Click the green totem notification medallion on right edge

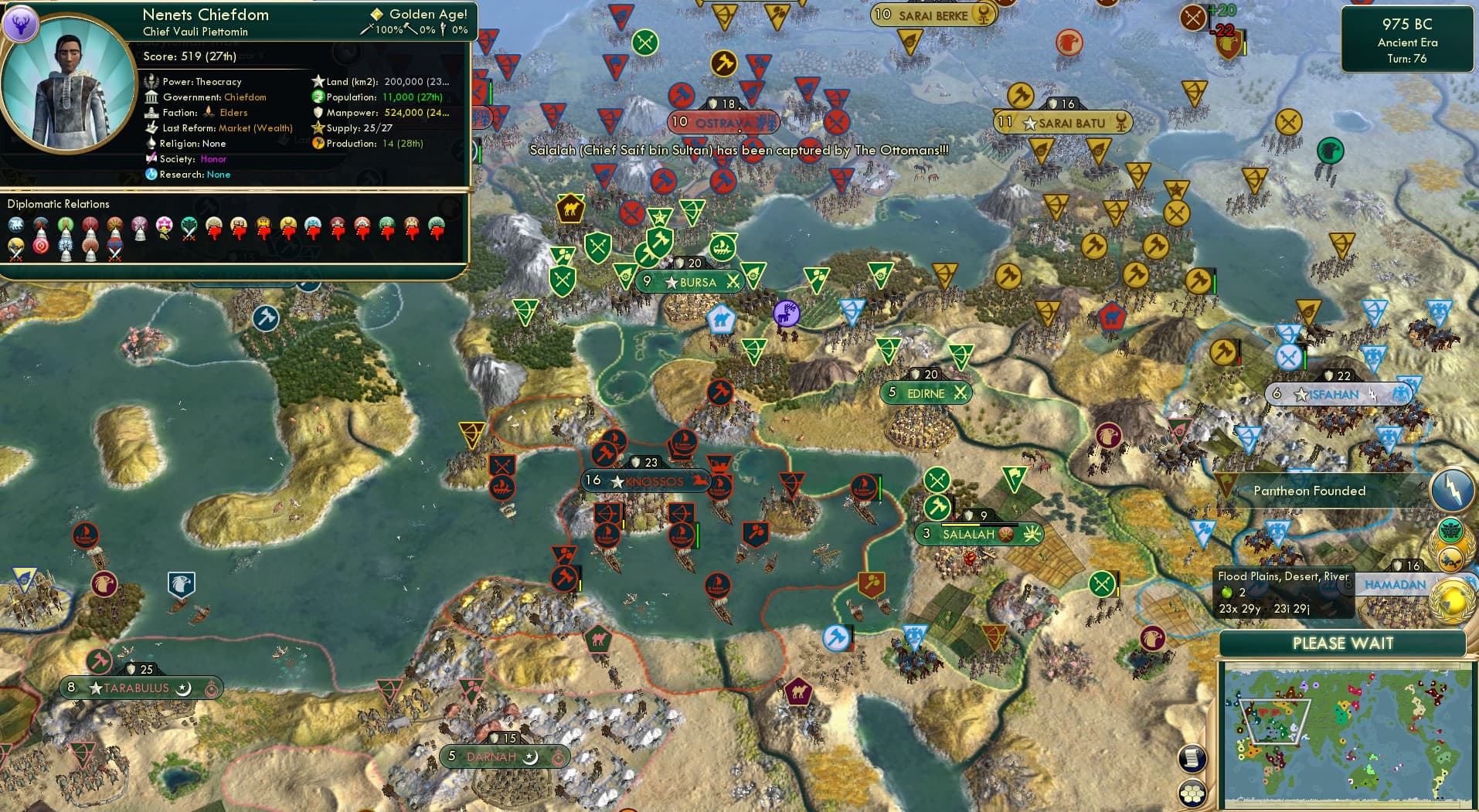coord(1450,528)
